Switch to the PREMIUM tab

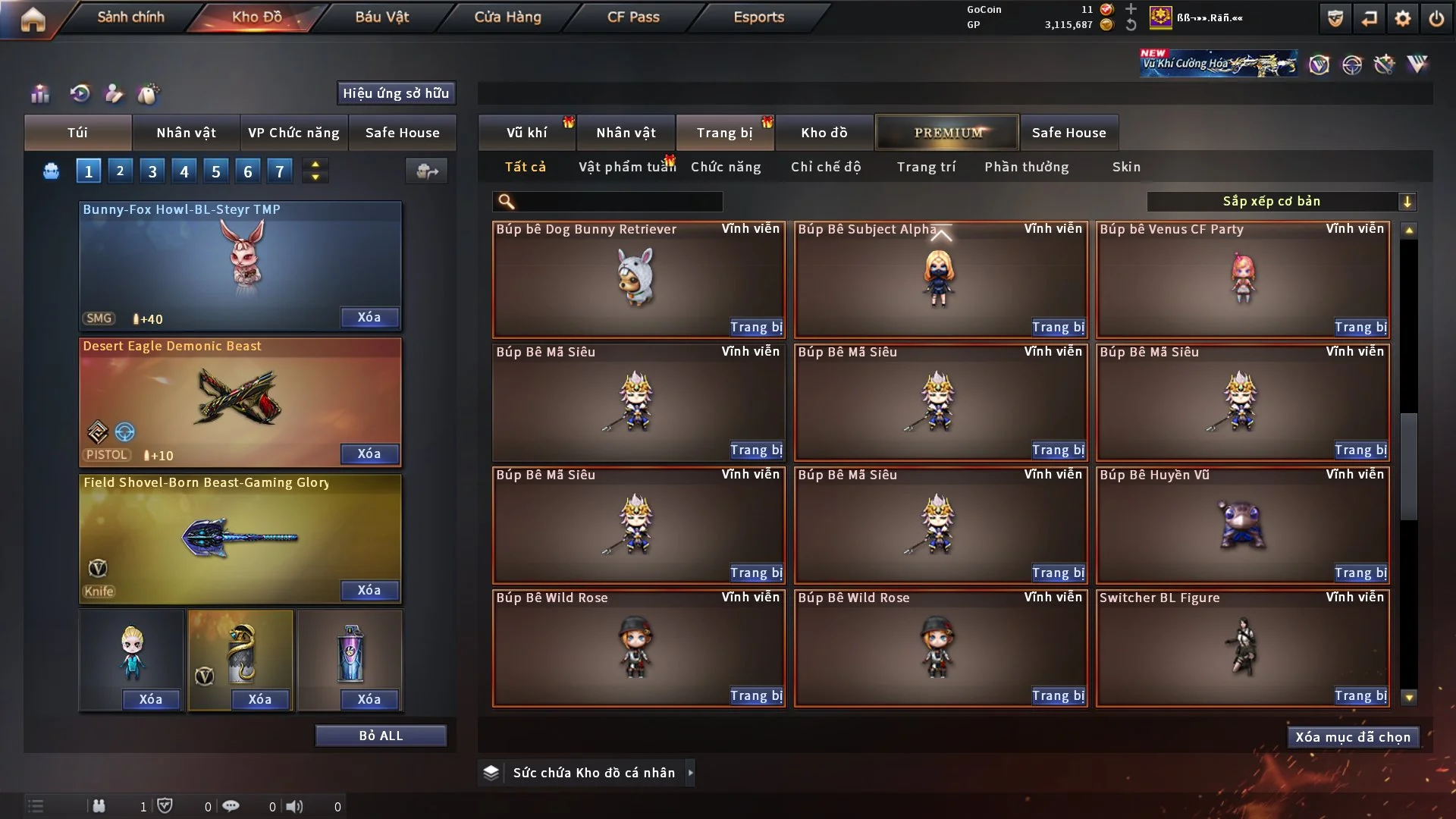947,133
